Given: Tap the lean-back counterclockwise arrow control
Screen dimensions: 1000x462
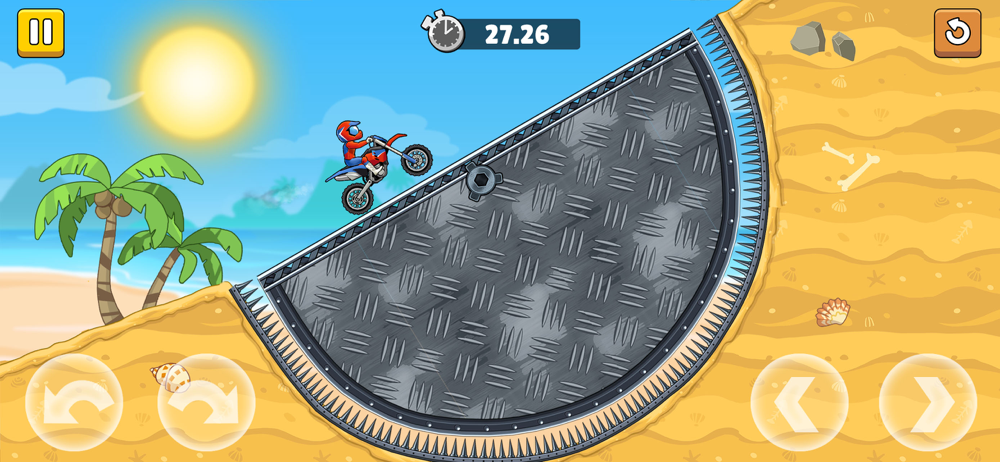Looking at the screenshot, I should 74,403.
